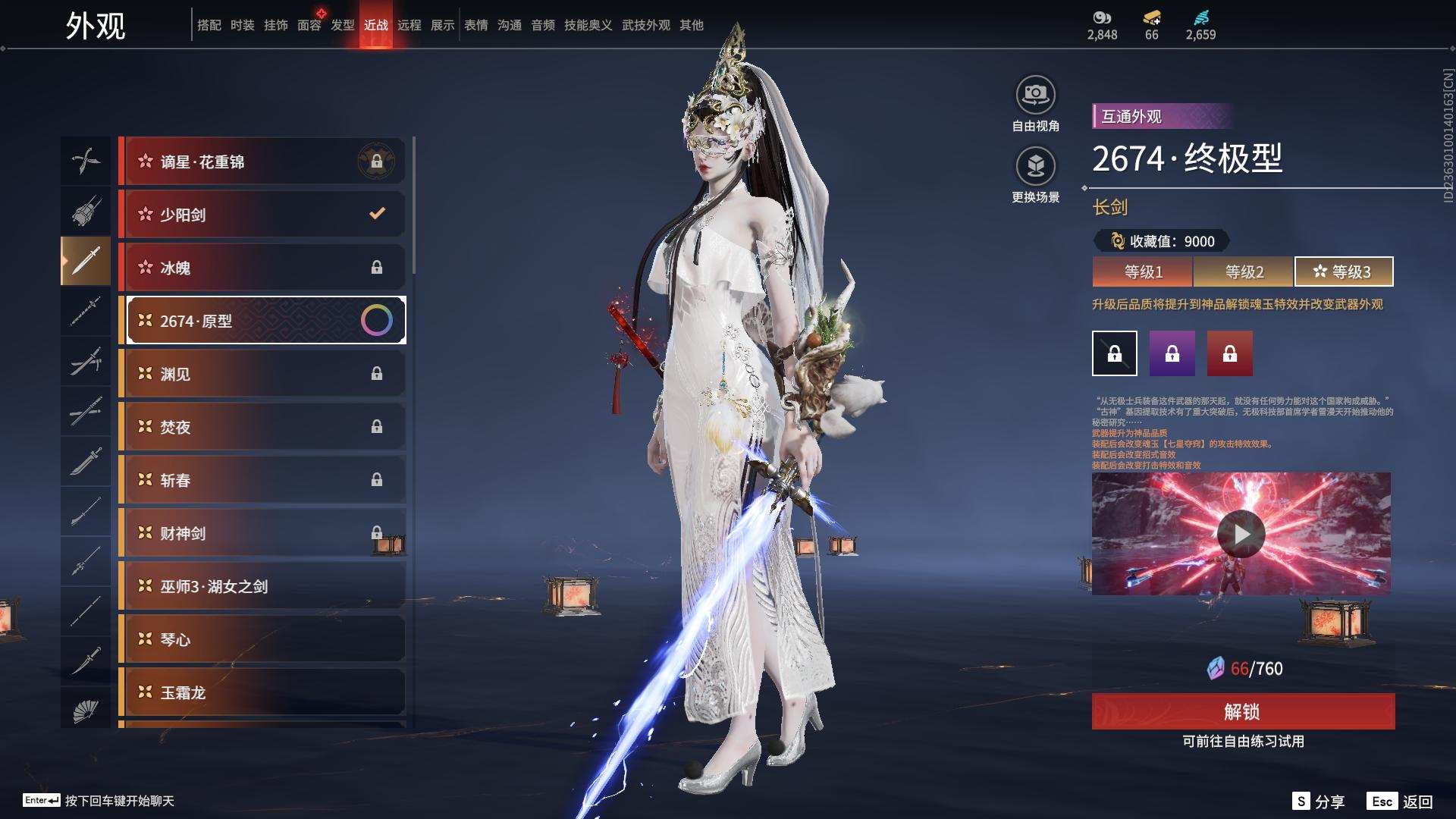
Task: Go to the 发型 hairstyle tab
Action: click(342, 25)
